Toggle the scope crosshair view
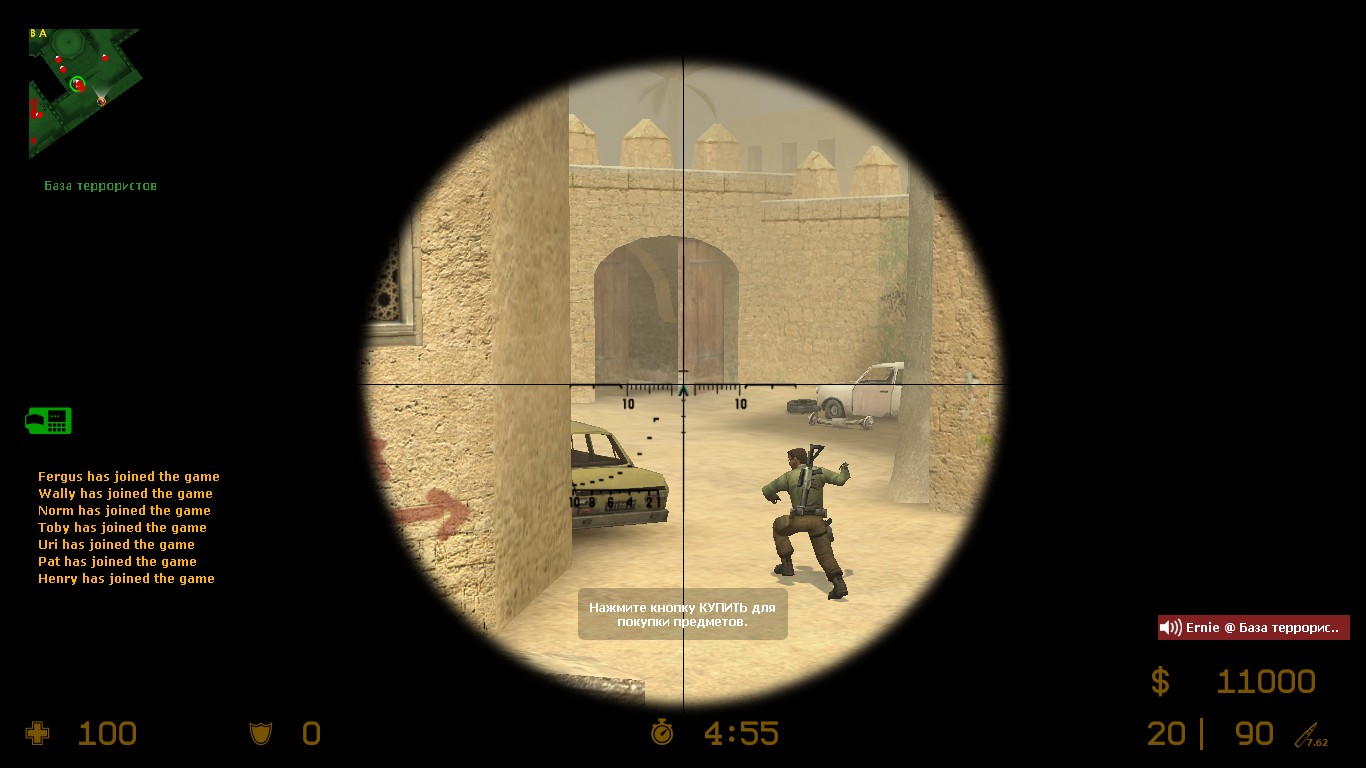Screen dimensions: 1366x768 point(683,384)
